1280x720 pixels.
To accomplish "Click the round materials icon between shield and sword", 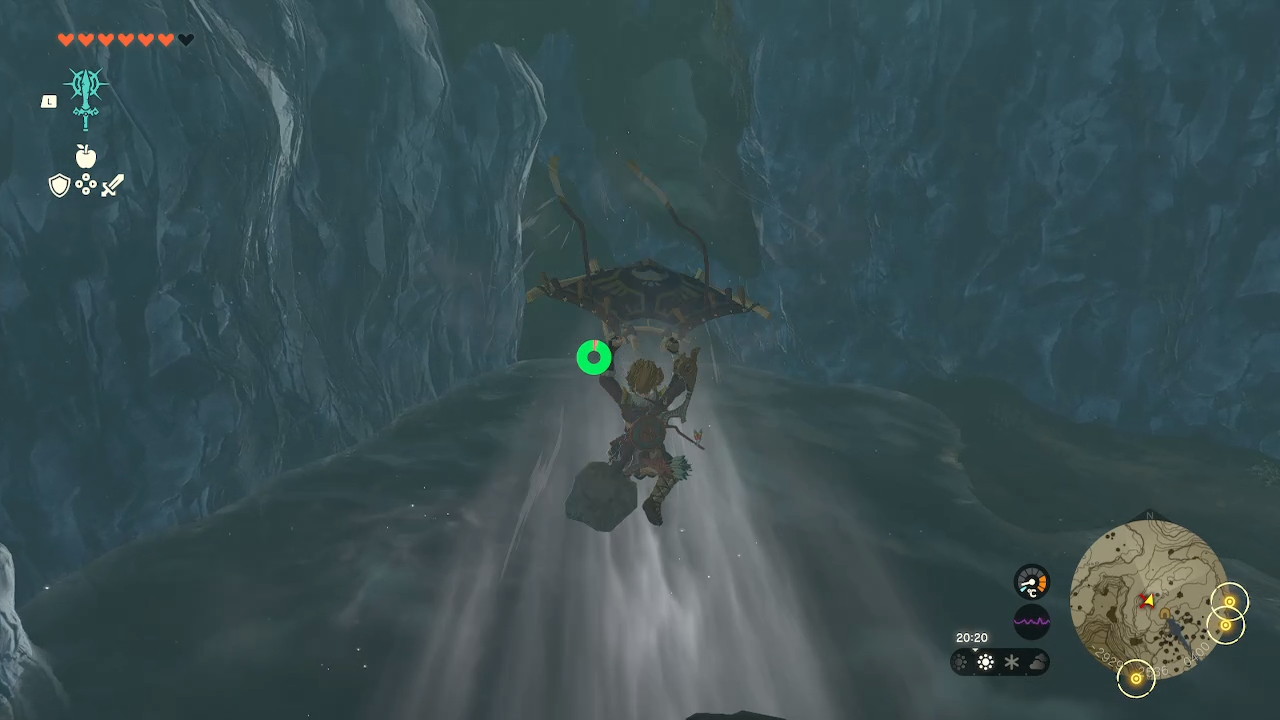I will (x=86, y=186).
